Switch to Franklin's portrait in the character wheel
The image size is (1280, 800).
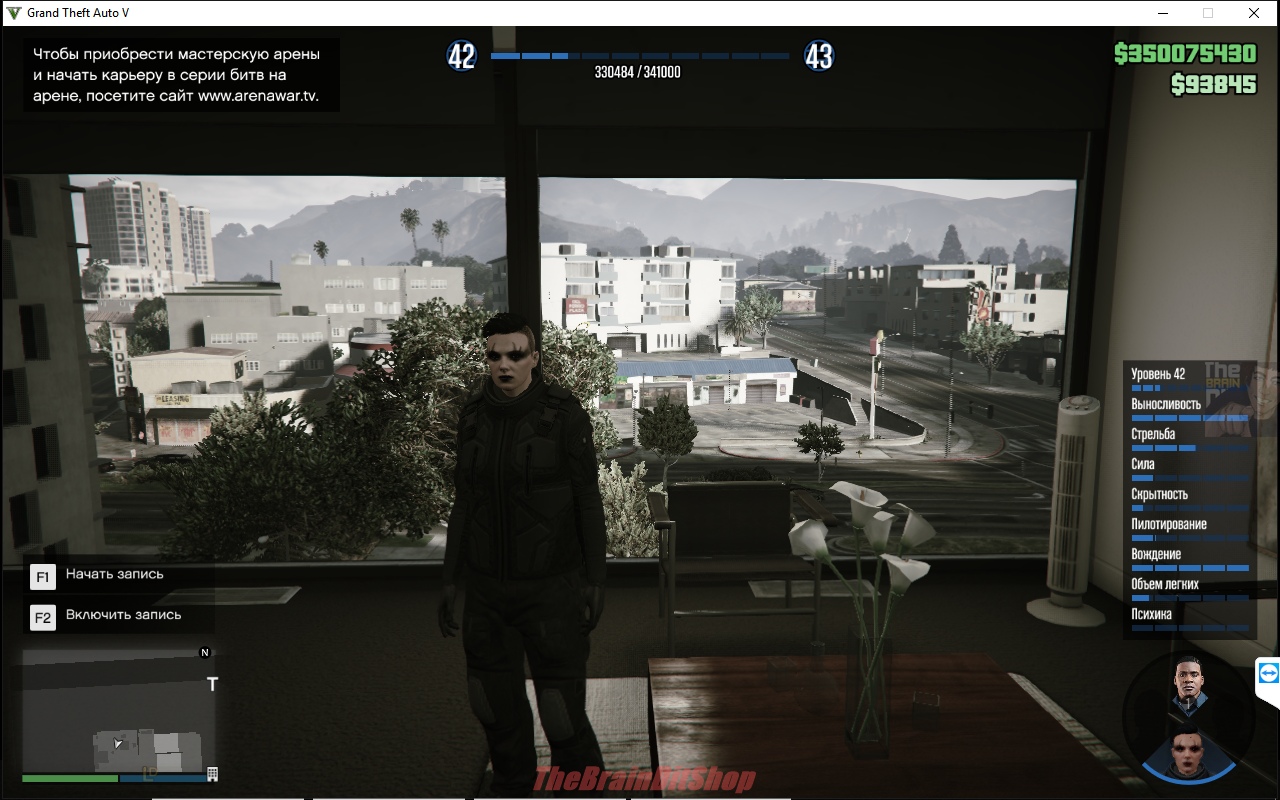pos(1189,683)
